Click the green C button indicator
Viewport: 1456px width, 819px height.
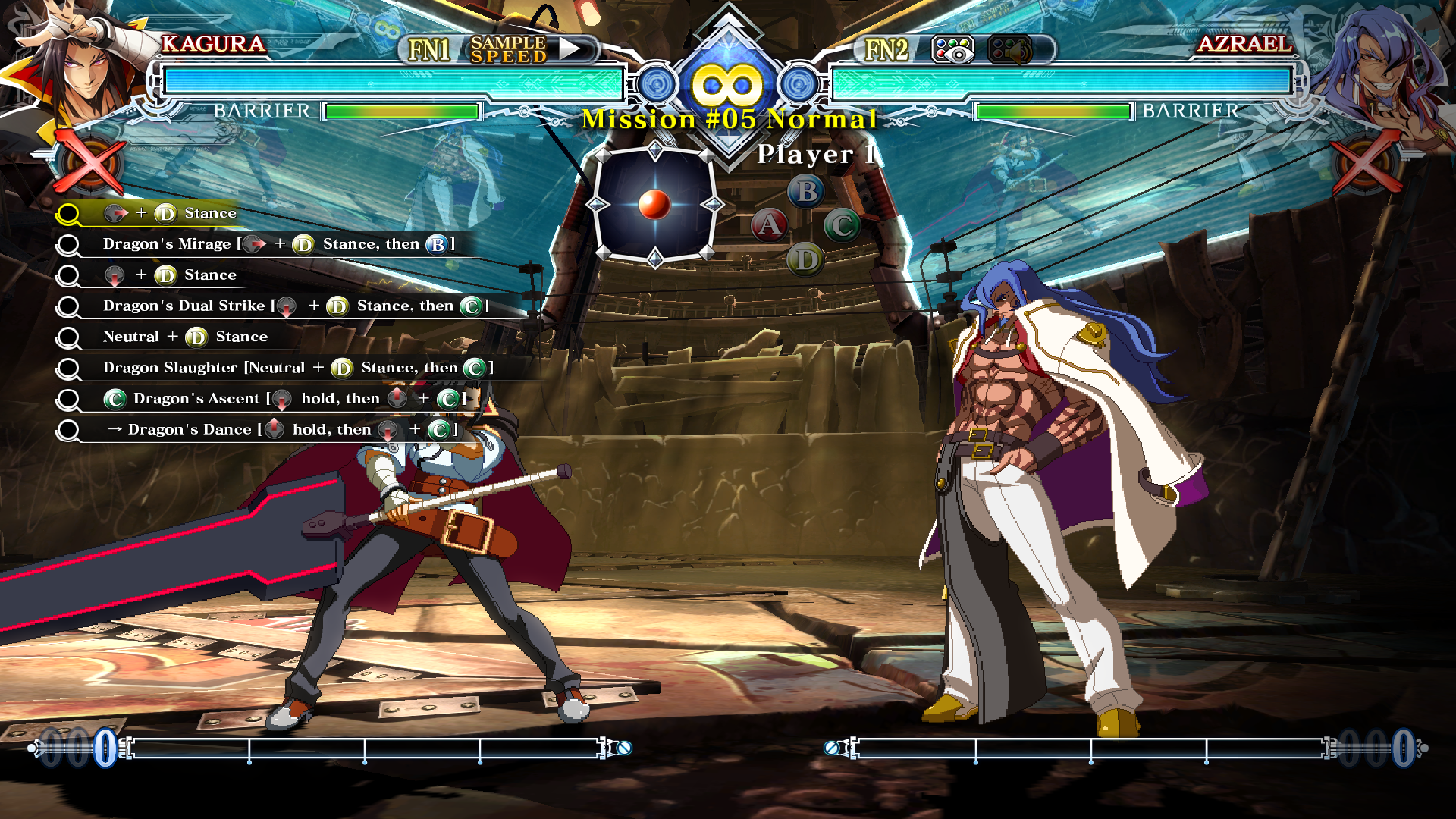pos(842,225)
